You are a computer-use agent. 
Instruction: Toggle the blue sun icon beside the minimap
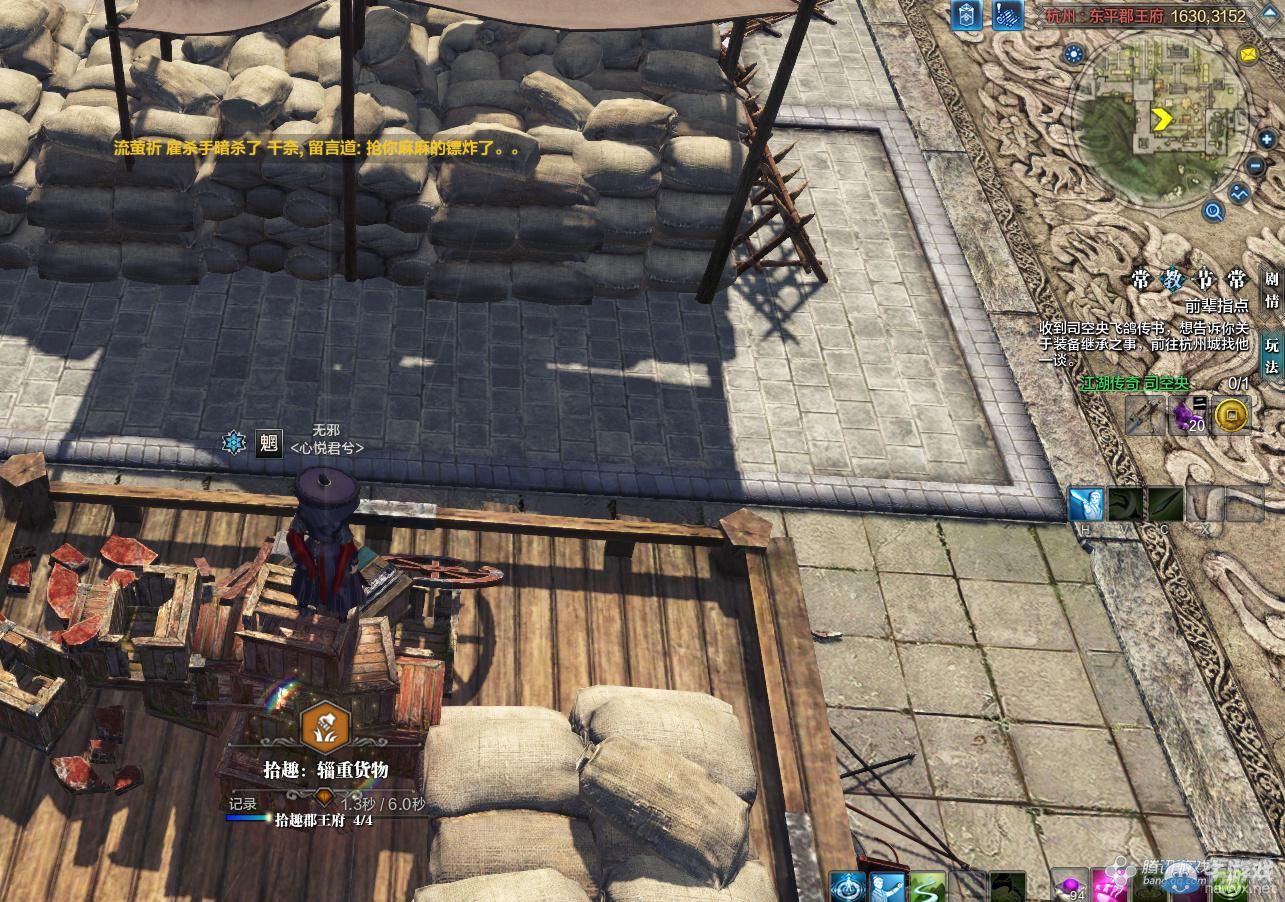(1074, 54)
